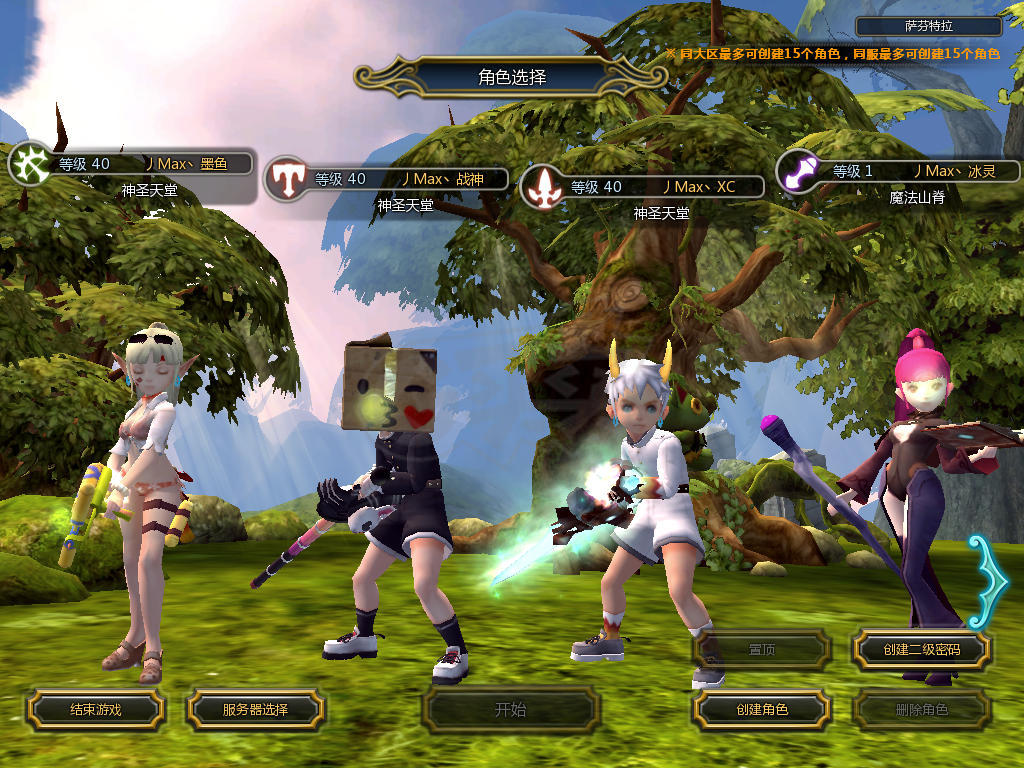Open 创建二级密码 secondary password setup
Viewport: 1024px width, 768px height.
coord(921,650)
